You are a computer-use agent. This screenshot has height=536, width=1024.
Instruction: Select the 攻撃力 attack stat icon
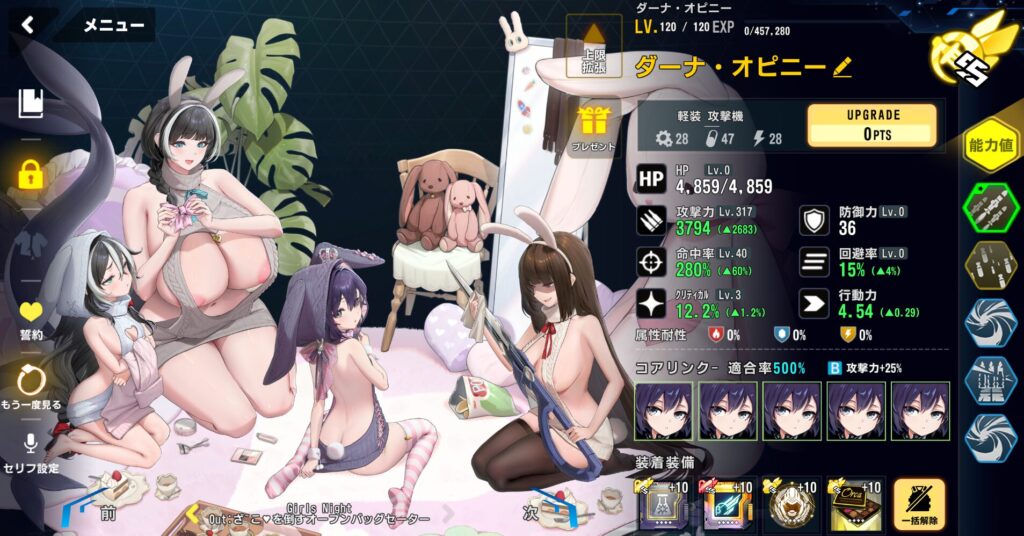click(x=651, y=222)
